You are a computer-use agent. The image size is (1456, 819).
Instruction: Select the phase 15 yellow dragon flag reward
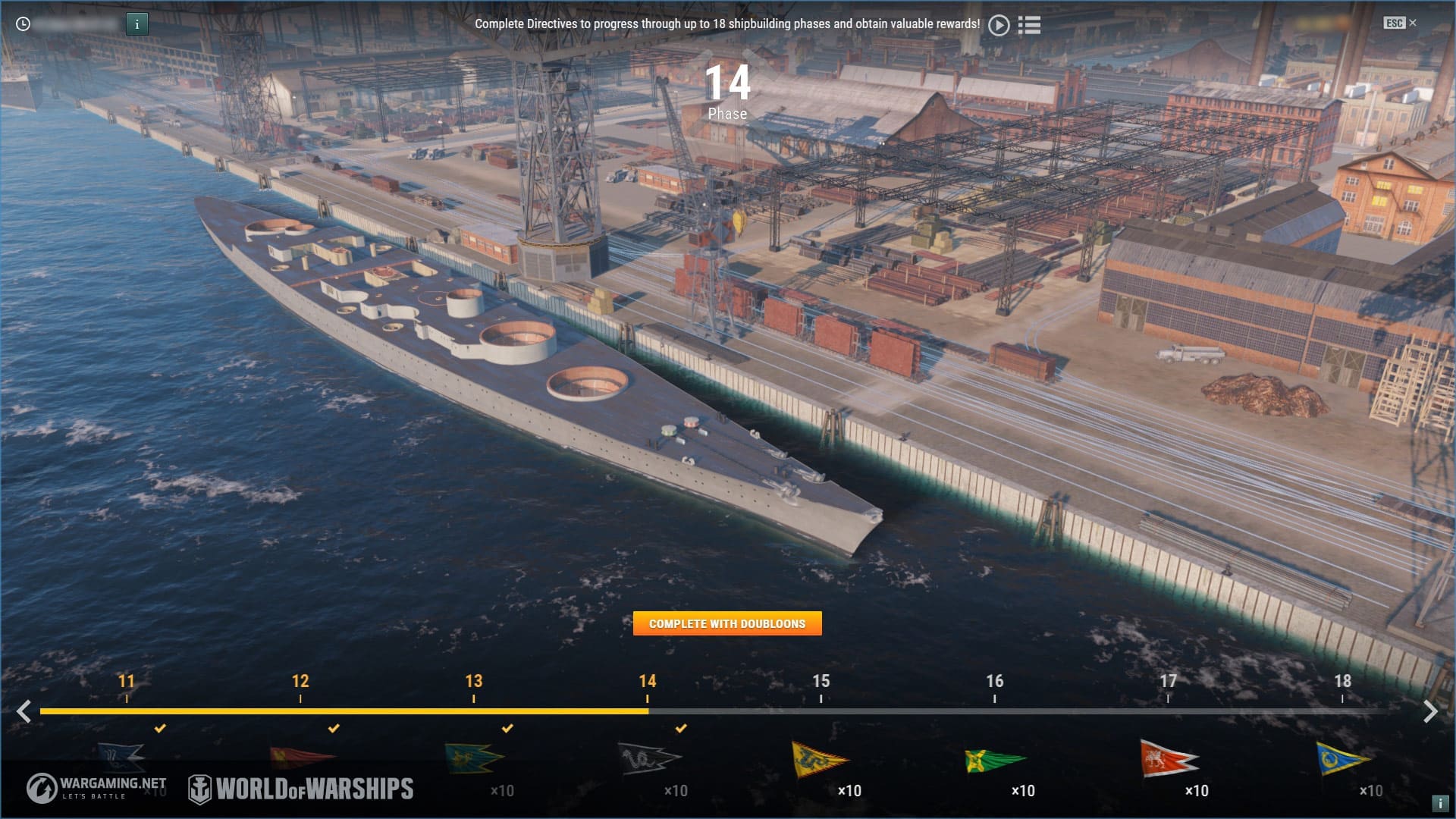click(x=819, y=760)
